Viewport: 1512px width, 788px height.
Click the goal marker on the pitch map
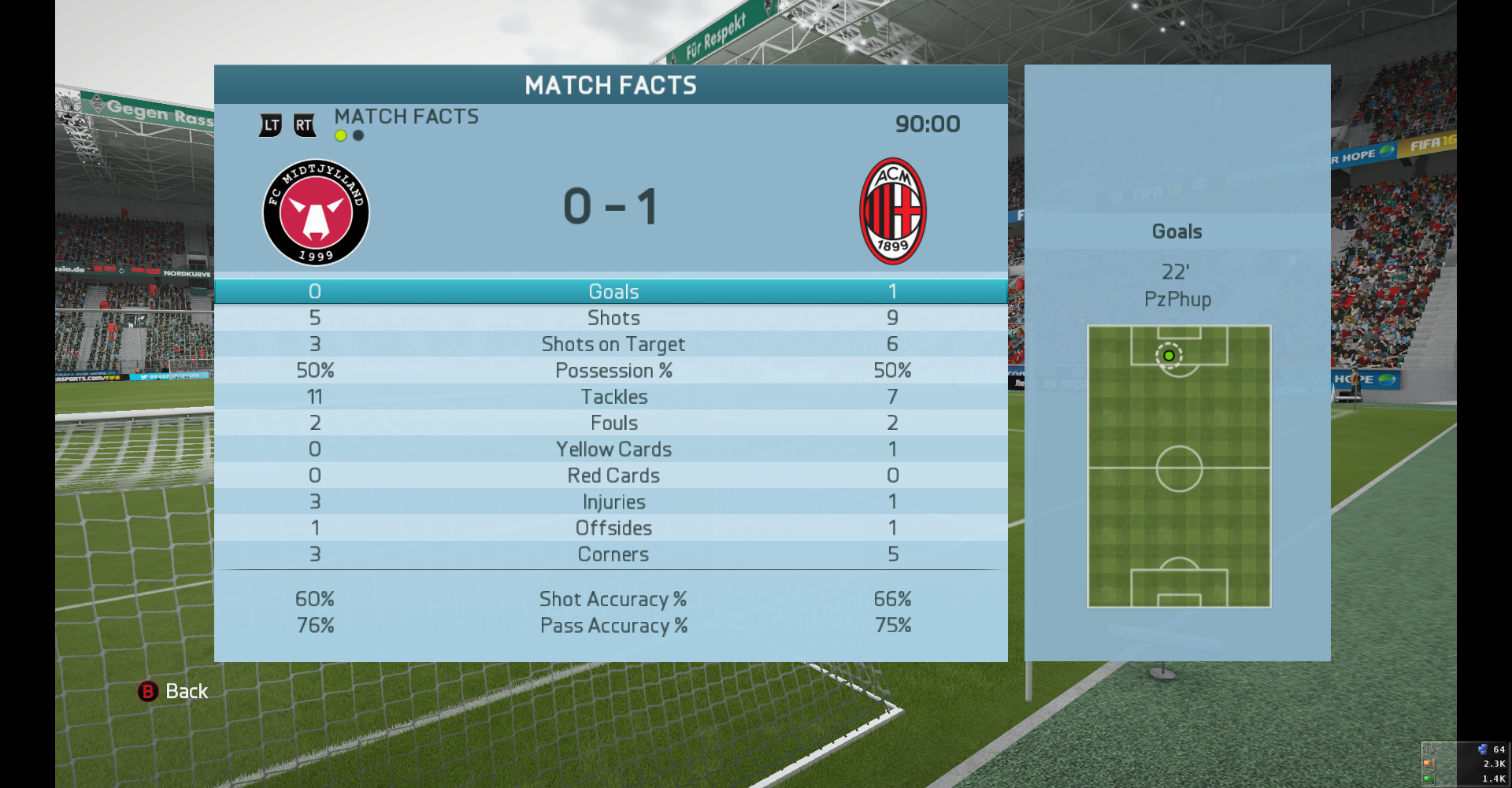point(1169,356)
